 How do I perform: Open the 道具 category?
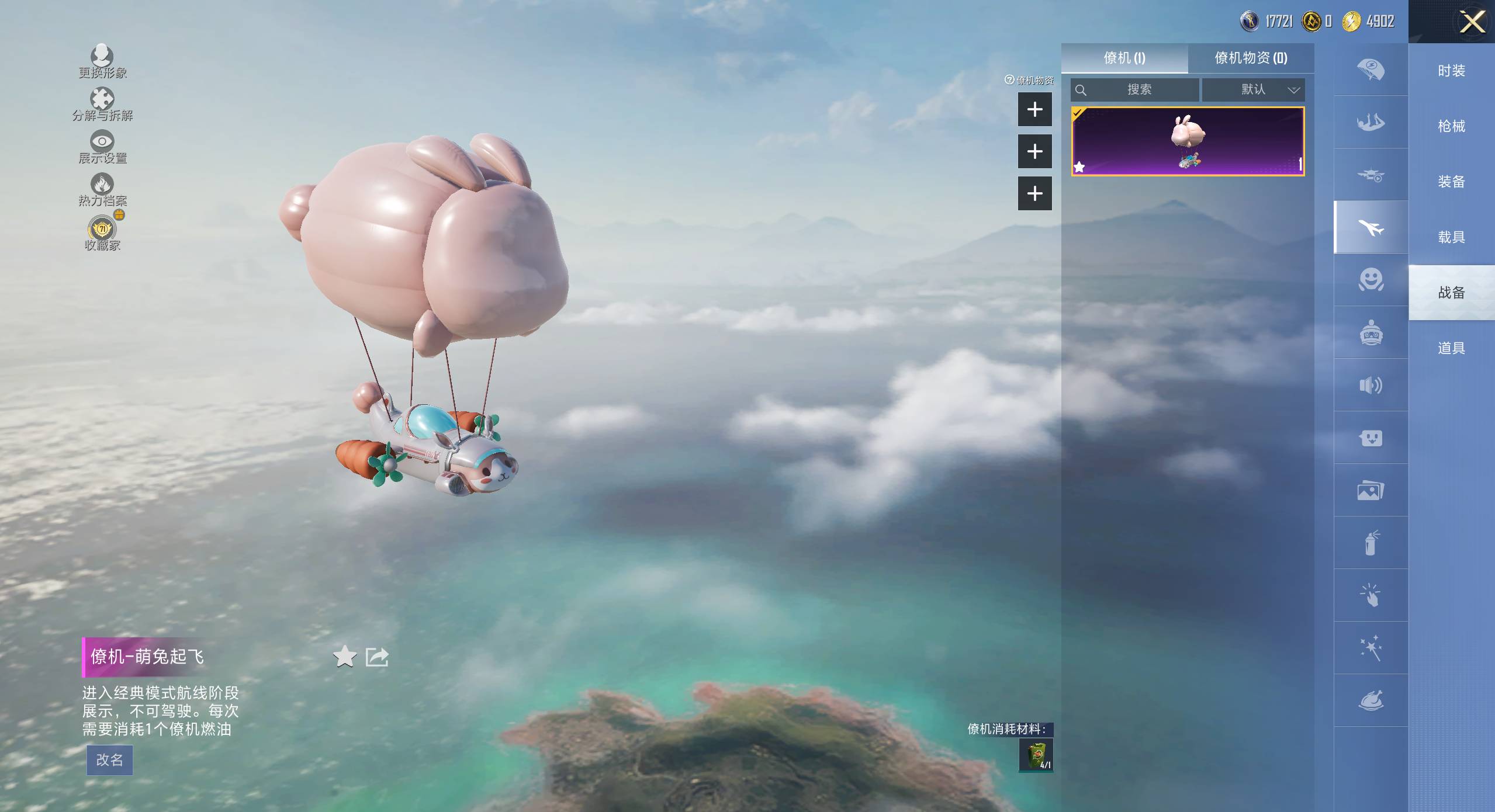pos(1451,348)
